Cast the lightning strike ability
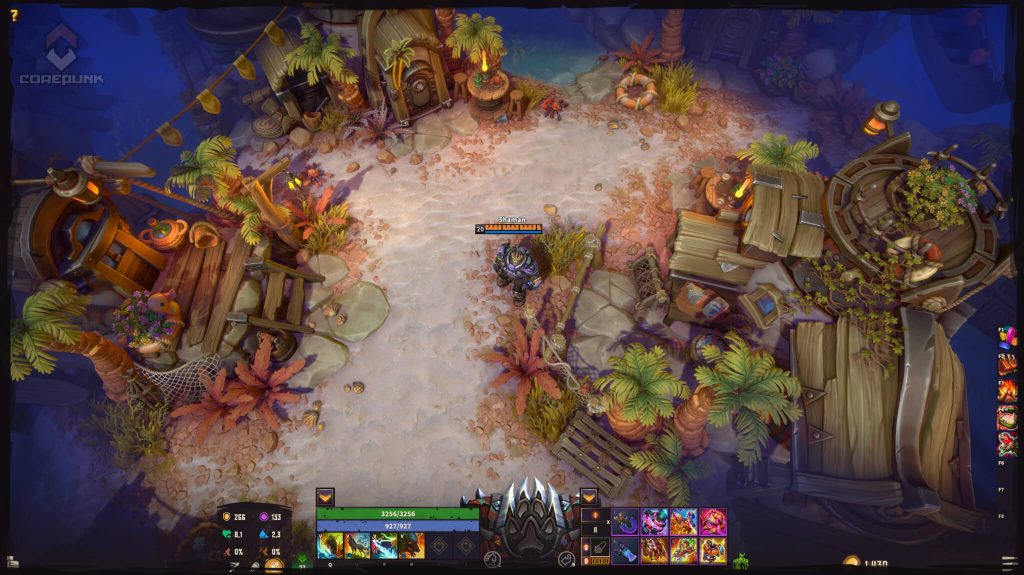 (x=384, y=545)
